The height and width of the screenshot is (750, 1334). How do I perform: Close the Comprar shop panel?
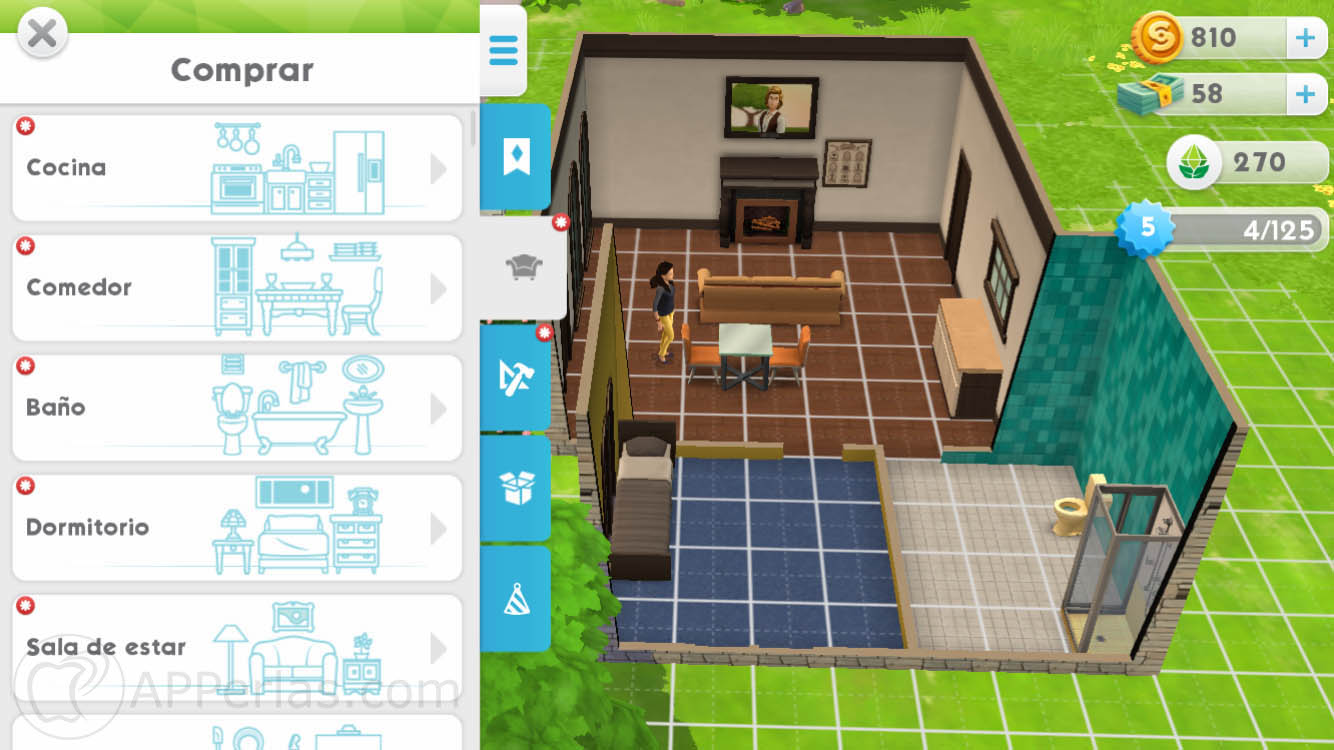42,34
